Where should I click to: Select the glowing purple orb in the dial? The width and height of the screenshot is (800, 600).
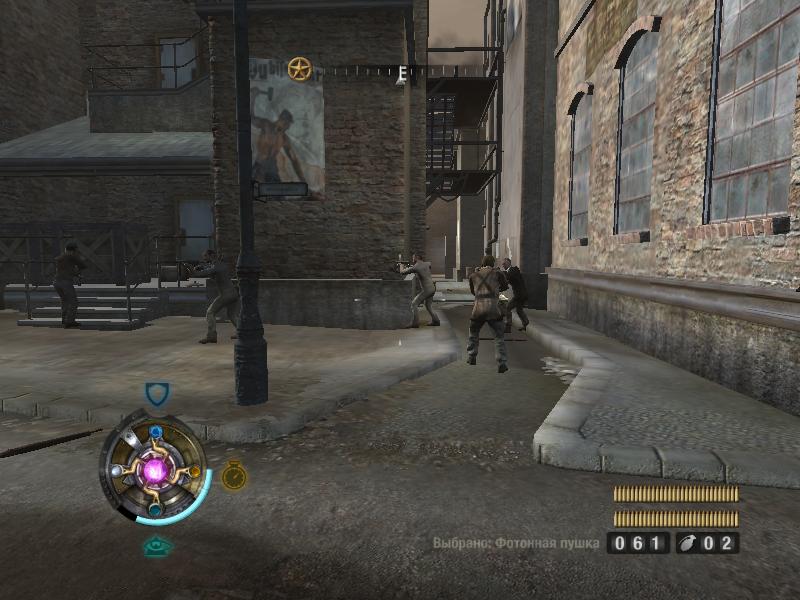pos(155,469)
